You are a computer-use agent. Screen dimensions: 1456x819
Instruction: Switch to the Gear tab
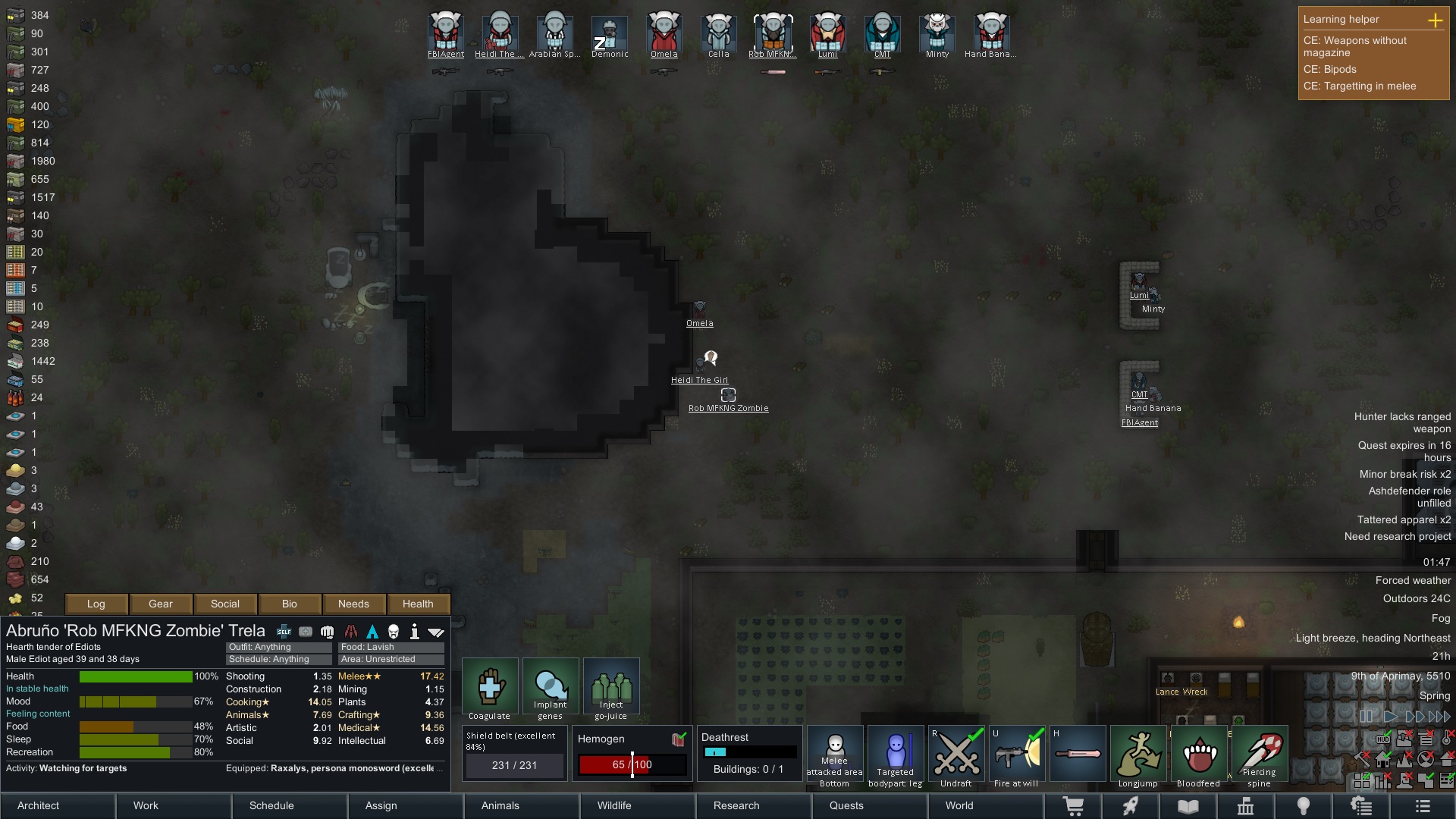(161, 604)
